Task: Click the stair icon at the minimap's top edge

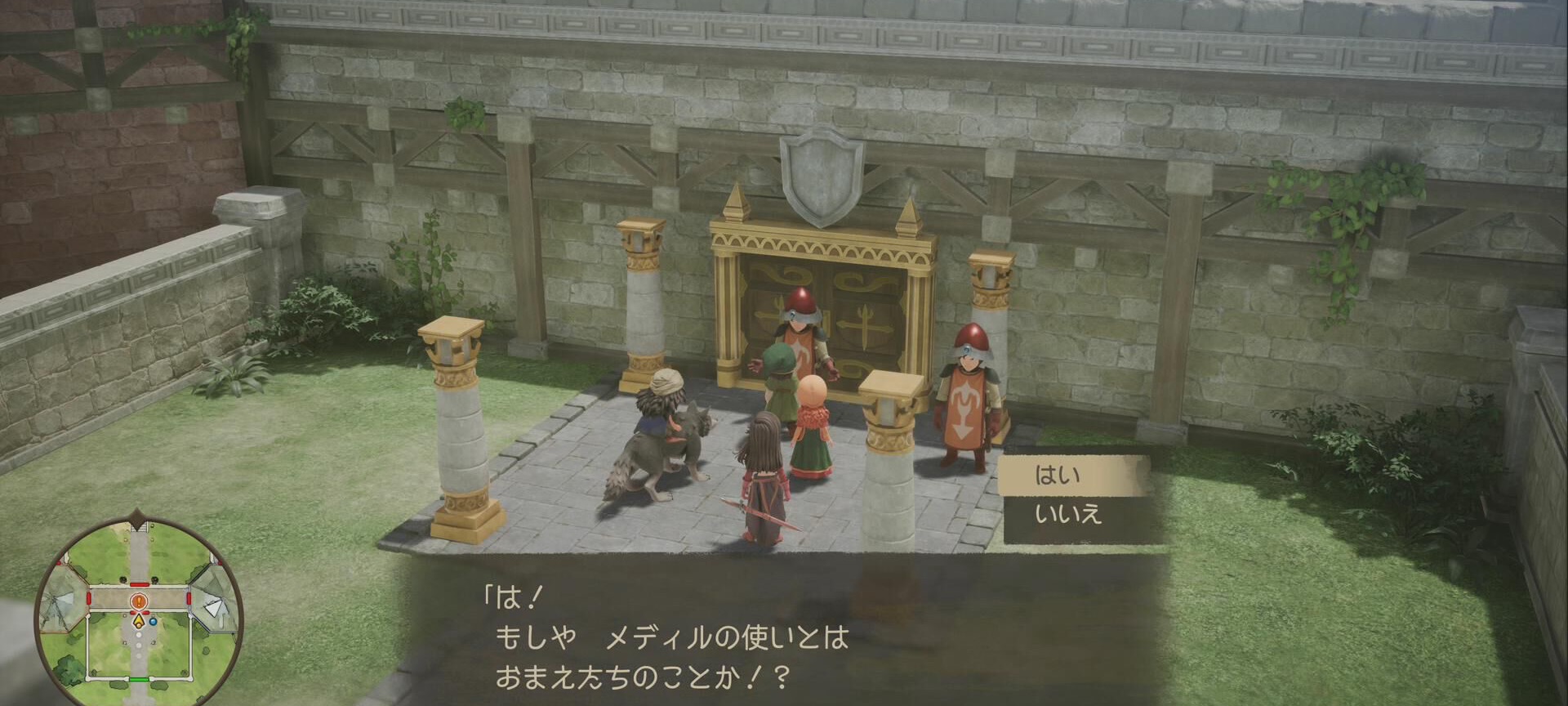Action: tap(140, 527)
